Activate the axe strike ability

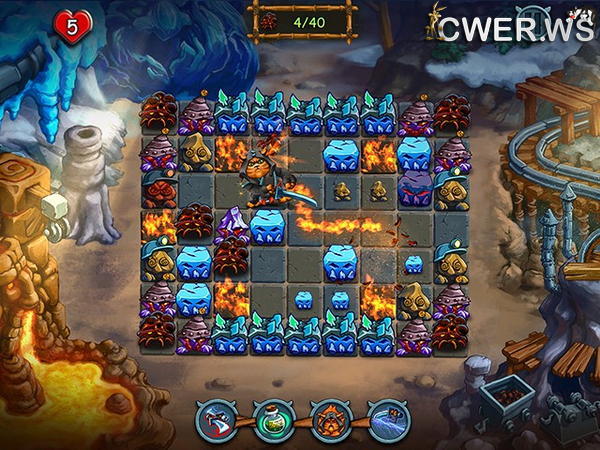coord(216,420)
